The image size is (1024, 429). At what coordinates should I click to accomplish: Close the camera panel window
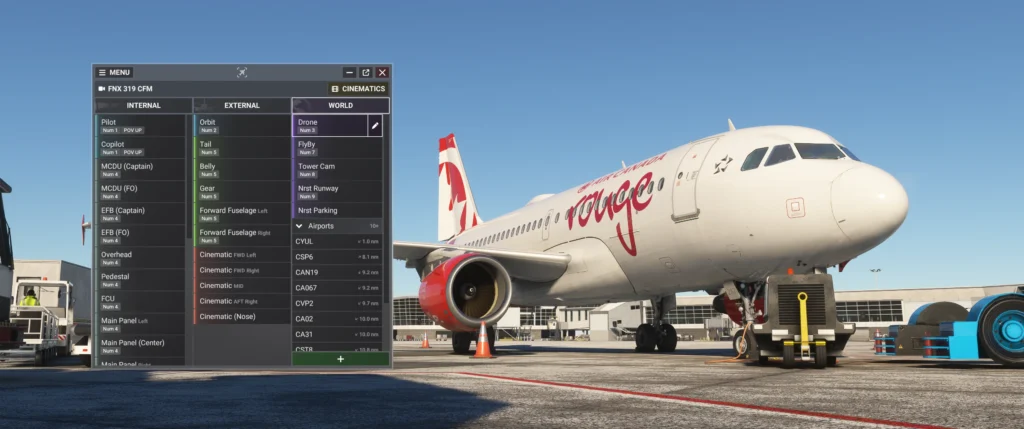382,72
